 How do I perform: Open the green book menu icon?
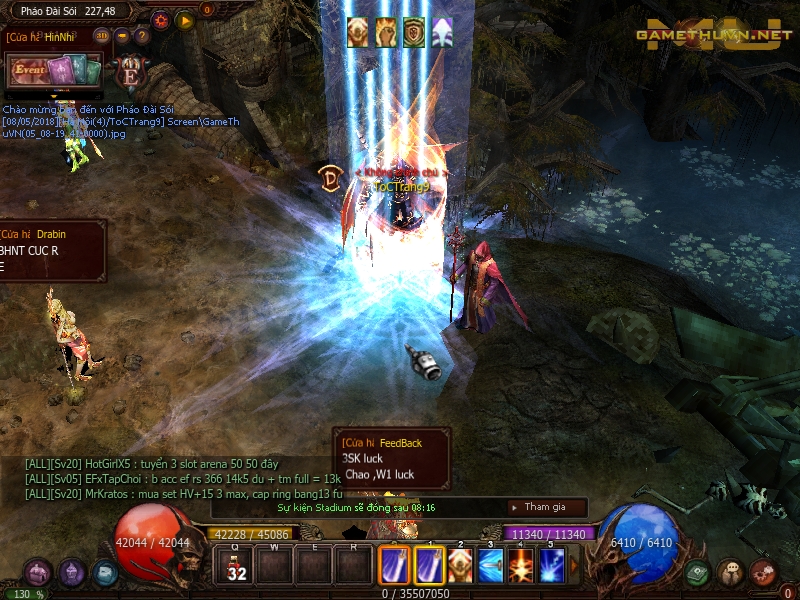click(x=698, y=573)
